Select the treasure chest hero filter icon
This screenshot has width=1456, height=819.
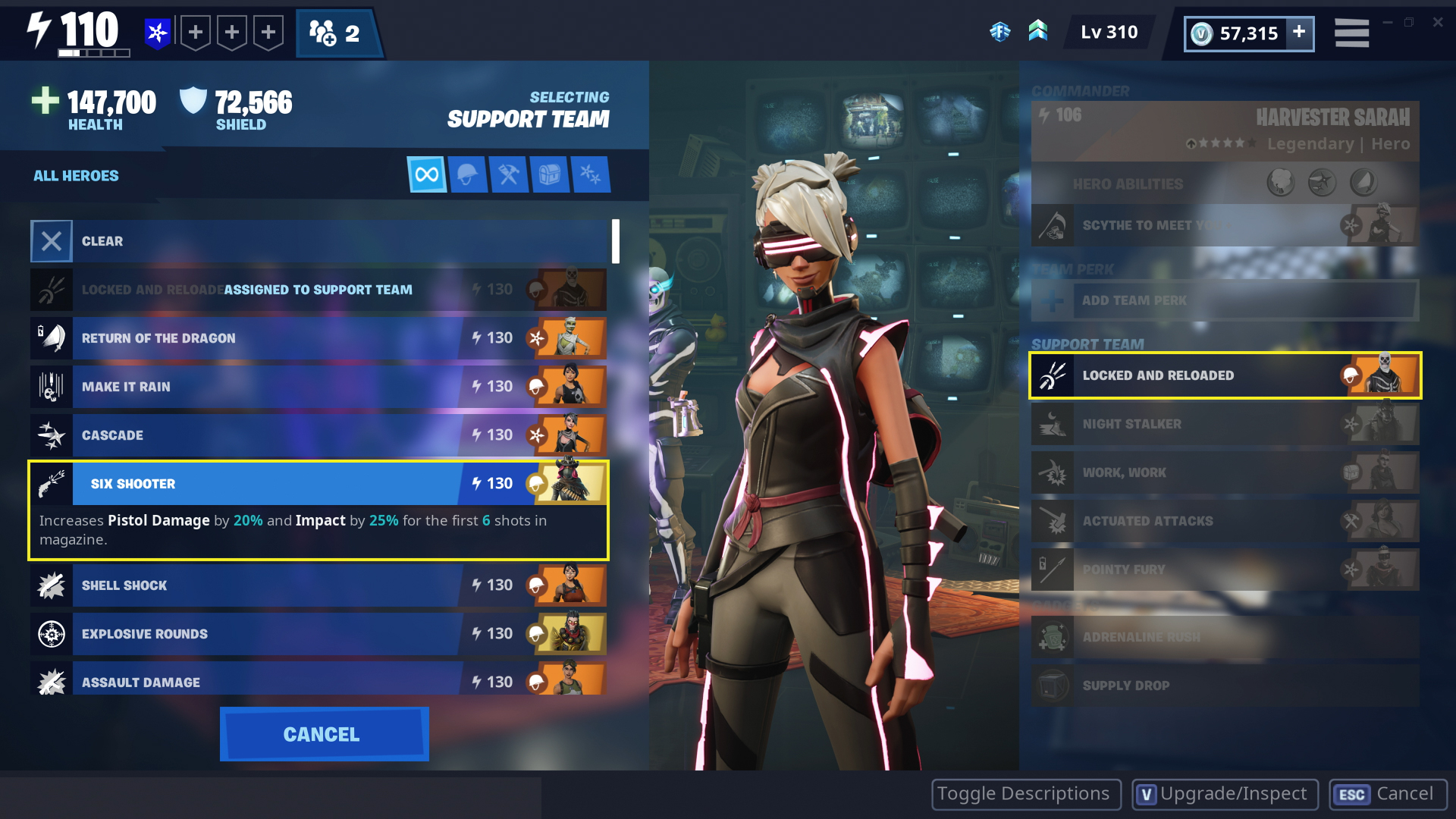click(550, 174)
